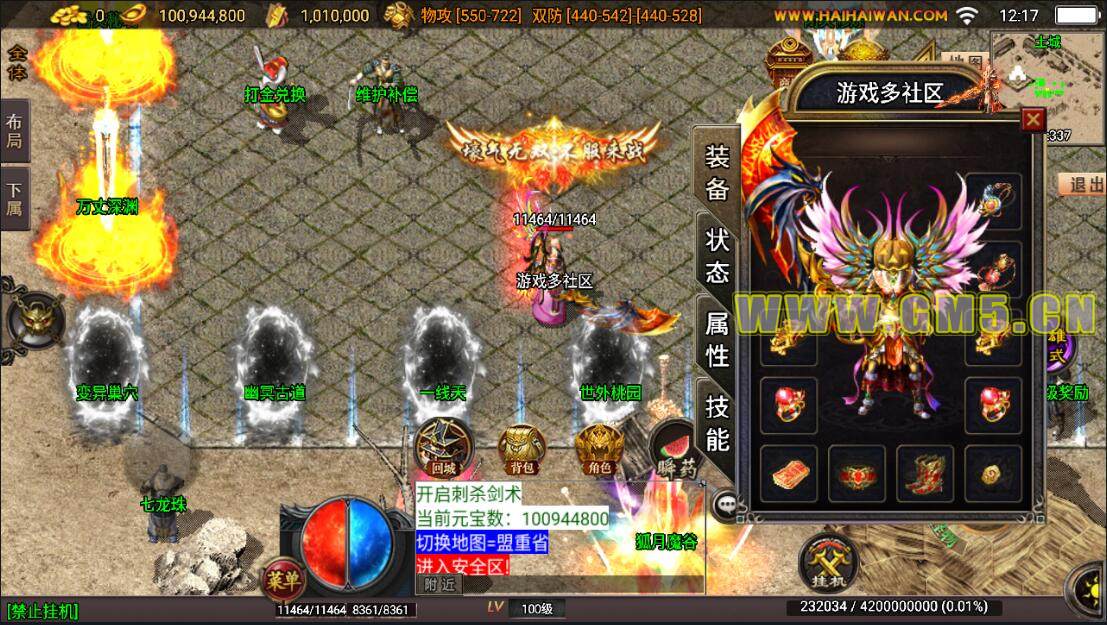Select the 附近 nearby chat channel
Viewport: 1107px width, 625px height.
point(440,584)
